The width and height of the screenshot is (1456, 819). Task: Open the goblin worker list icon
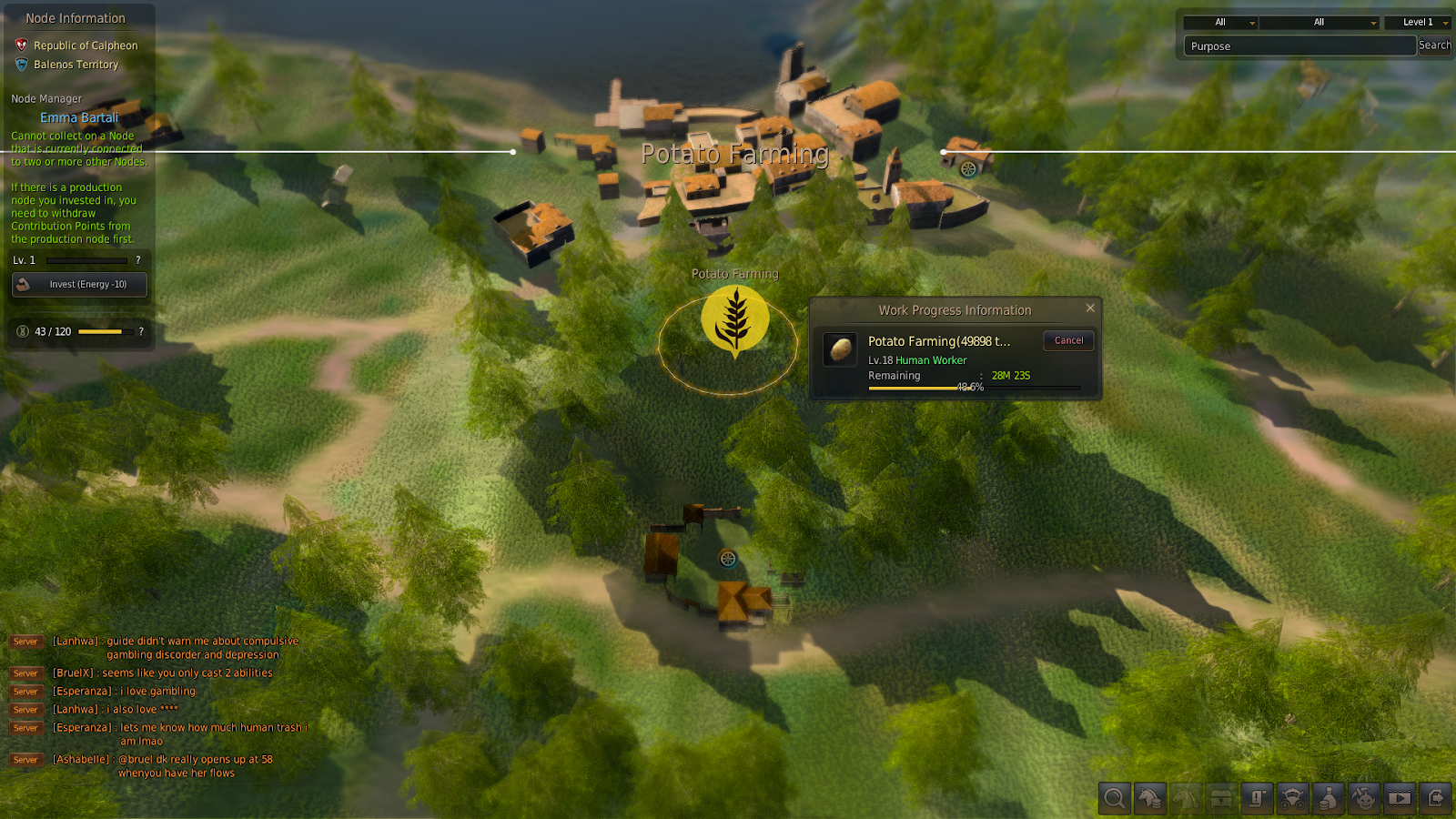pos(1364,799)
